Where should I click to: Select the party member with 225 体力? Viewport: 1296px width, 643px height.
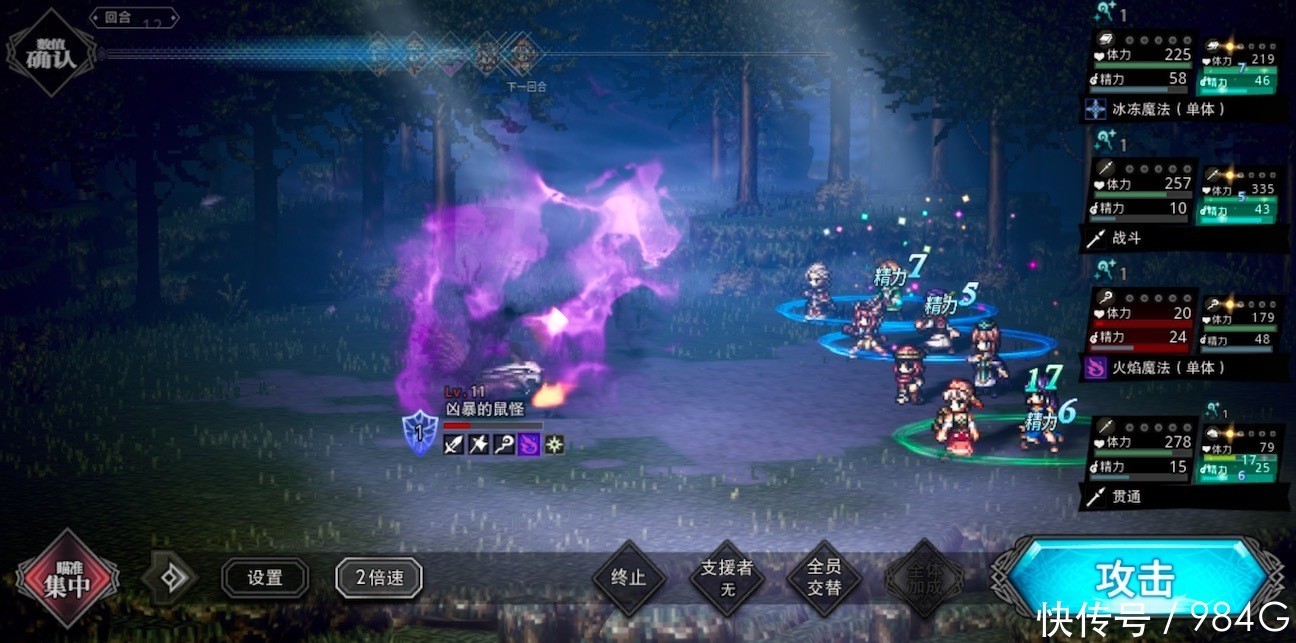point(1142,66)
